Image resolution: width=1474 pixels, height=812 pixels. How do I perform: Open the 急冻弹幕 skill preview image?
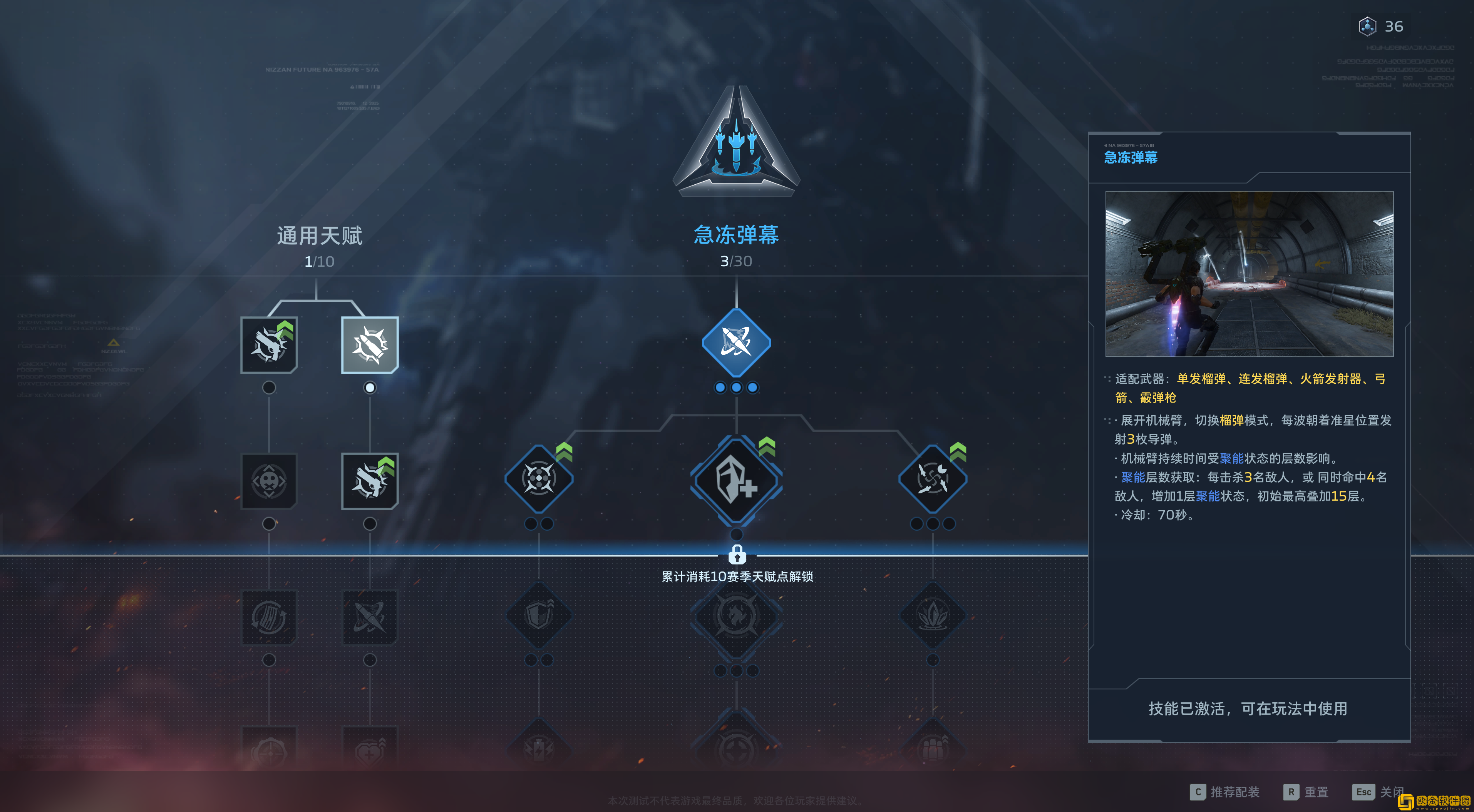pyautogui.click(x=1249, y=274)
